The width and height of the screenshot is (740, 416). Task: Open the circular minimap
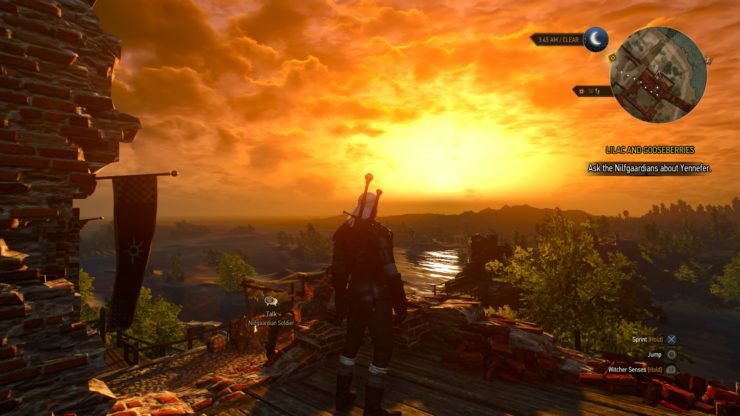(658, 73)
